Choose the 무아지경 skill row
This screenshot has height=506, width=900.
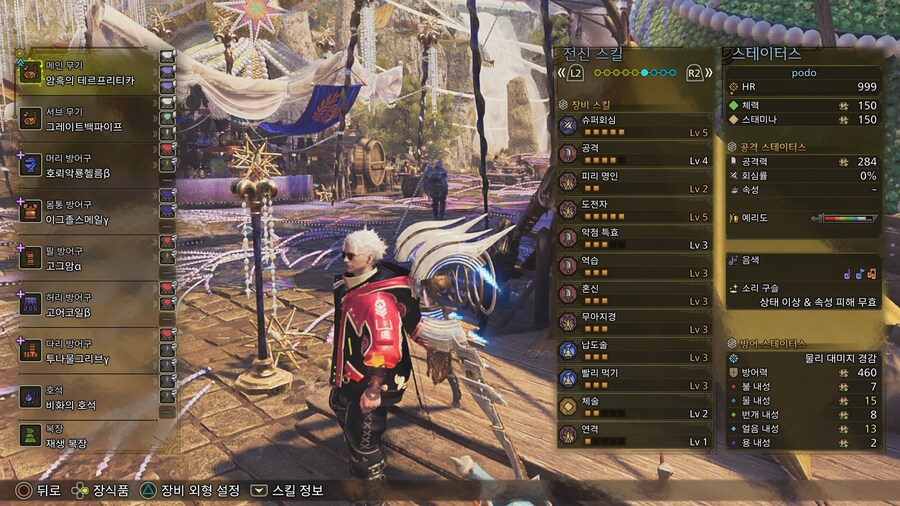[635, 322]
